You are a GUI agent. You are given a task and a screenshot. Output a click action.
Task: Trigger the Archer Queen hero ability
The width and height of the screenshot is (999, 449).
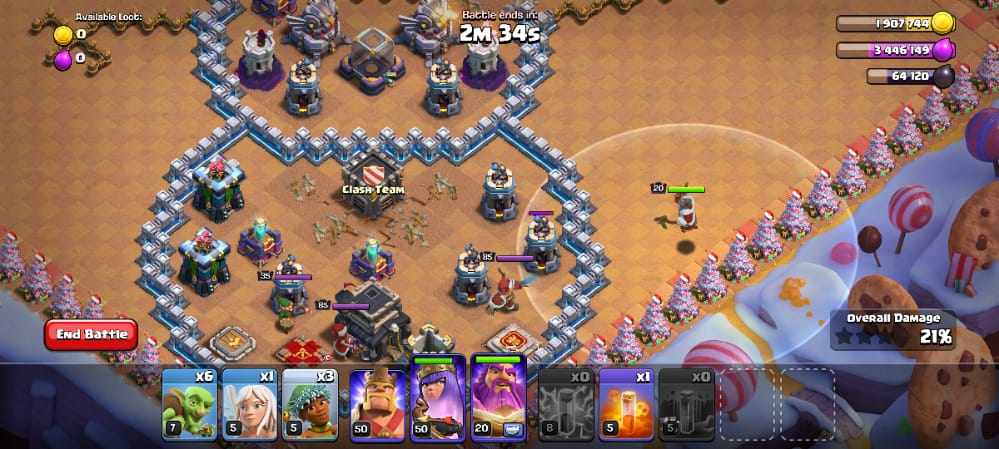438,399
